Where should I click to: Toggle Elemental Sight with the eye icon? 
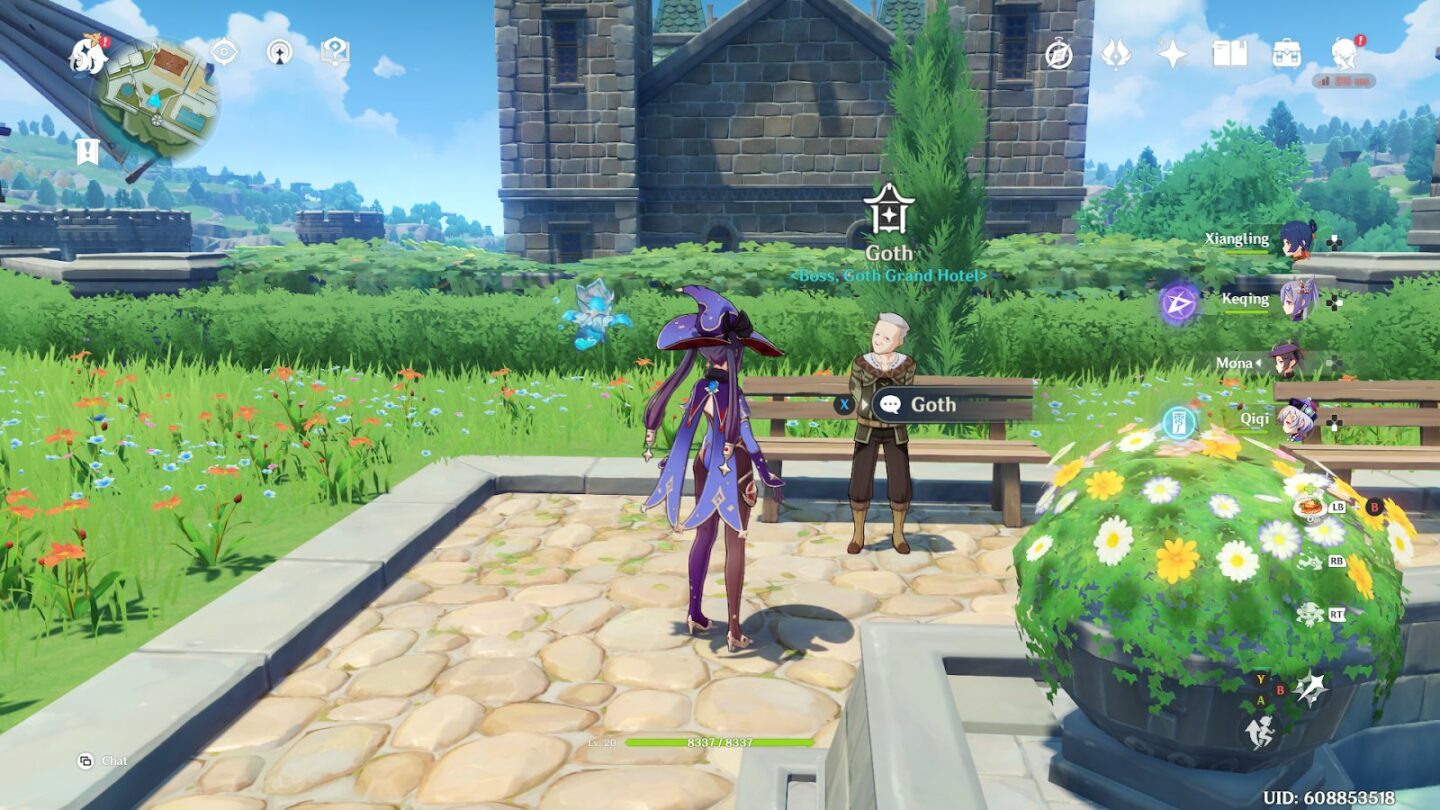pyautogui.click(x=224, y=51)
